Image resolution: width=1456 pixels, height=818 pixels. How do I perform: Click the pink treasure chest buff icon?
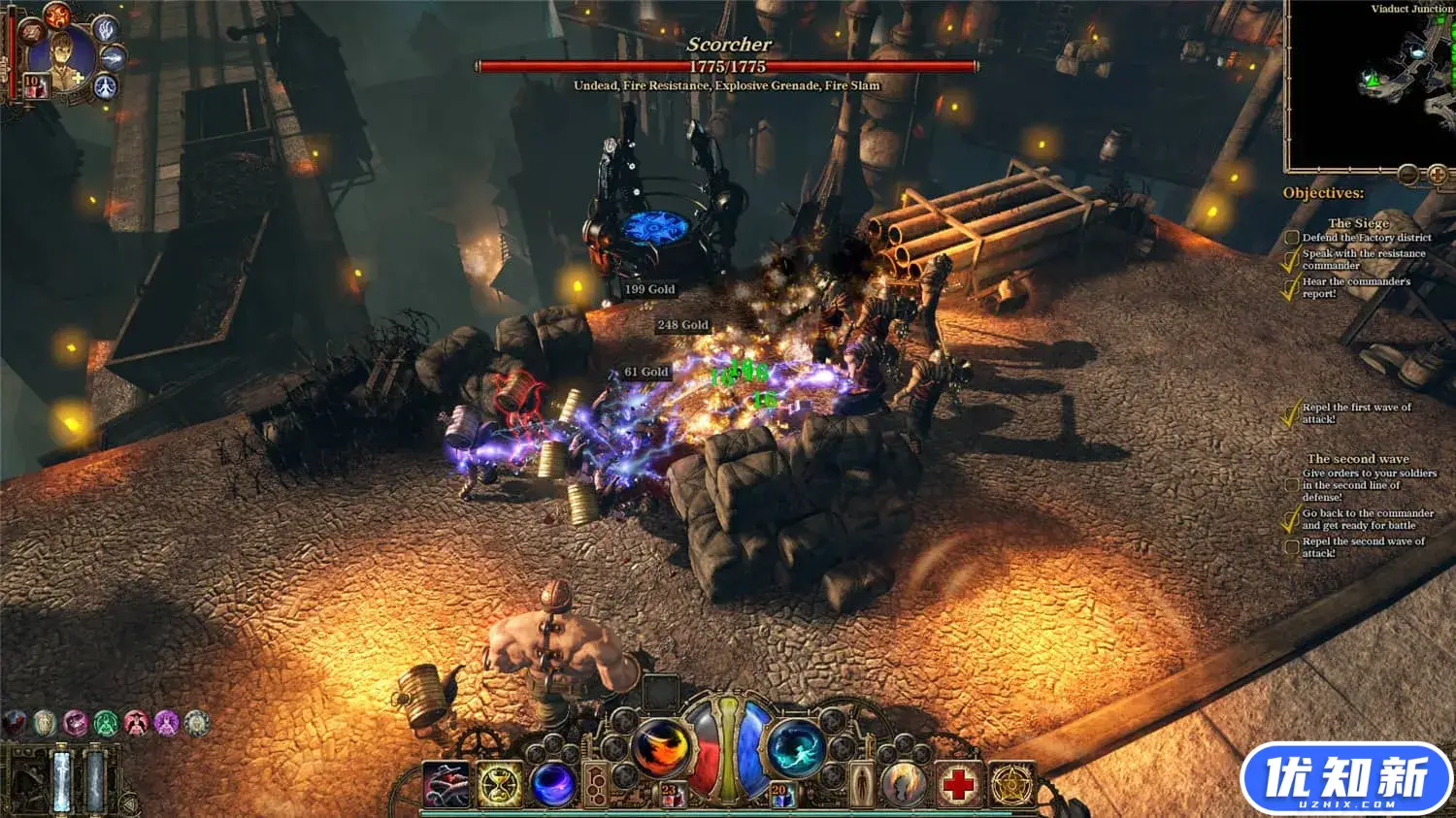(75, 723)
